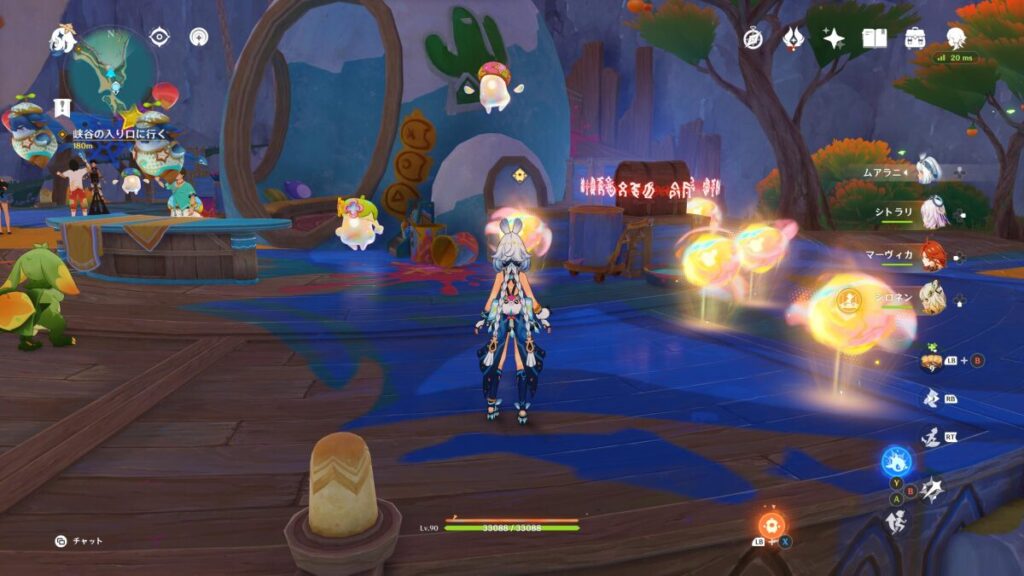This screenshot has width=1024, height=576.
Task: Open the adventurer handbook book icon
Action: [x=875, y=38]
